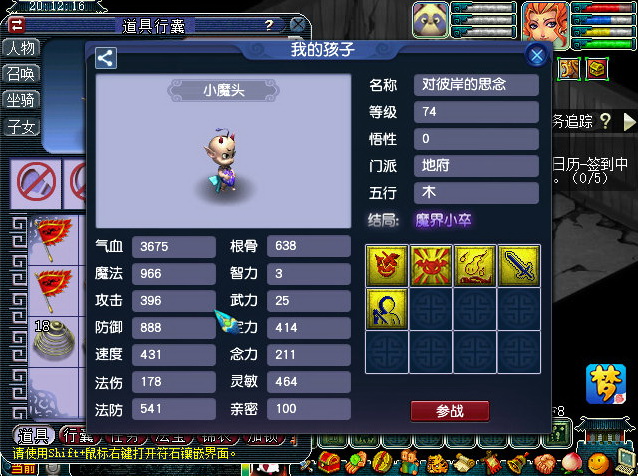Choose the blue figure skill icon
The height and width of the screenshot is (476, 638).
(386, 309)
